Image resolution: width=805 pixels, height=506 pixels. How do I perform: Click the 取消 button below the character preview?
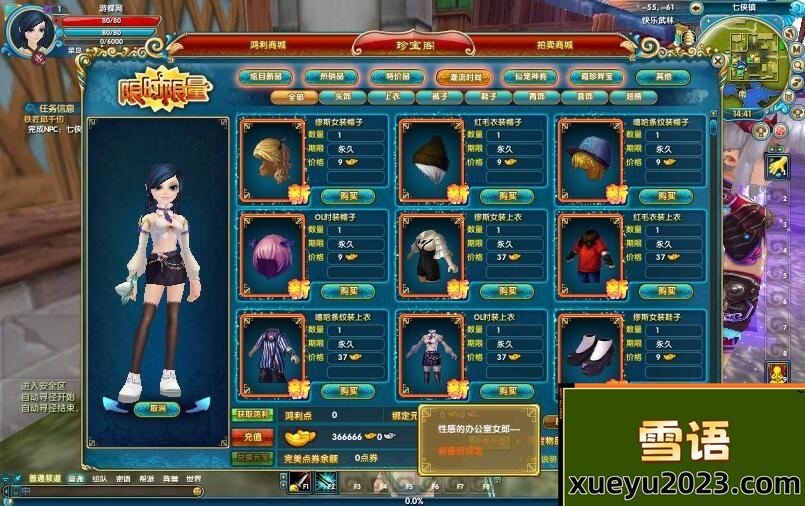[x=157, y=408]
